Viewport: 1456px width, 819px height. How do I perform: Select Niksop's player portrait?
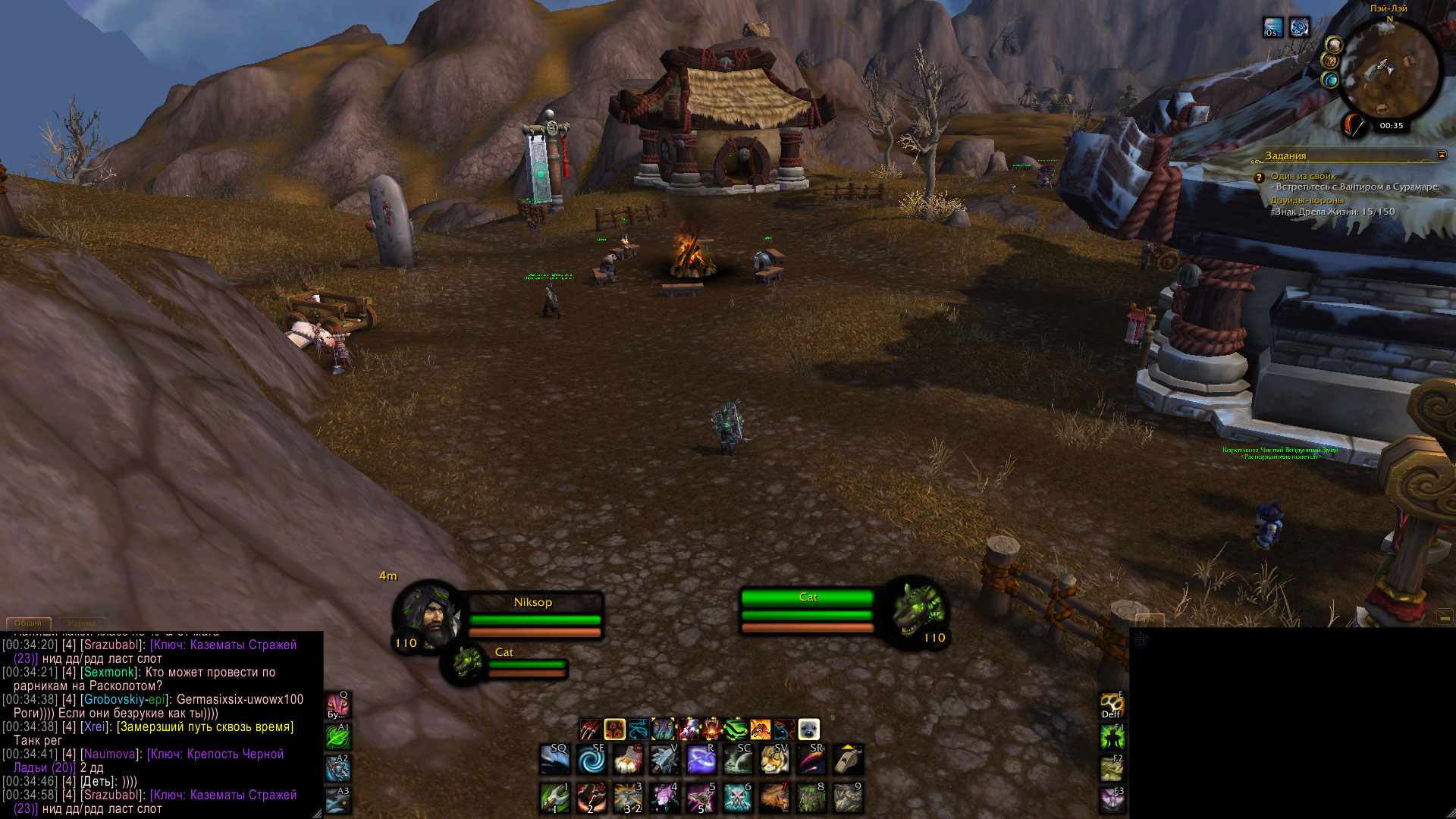427,617
